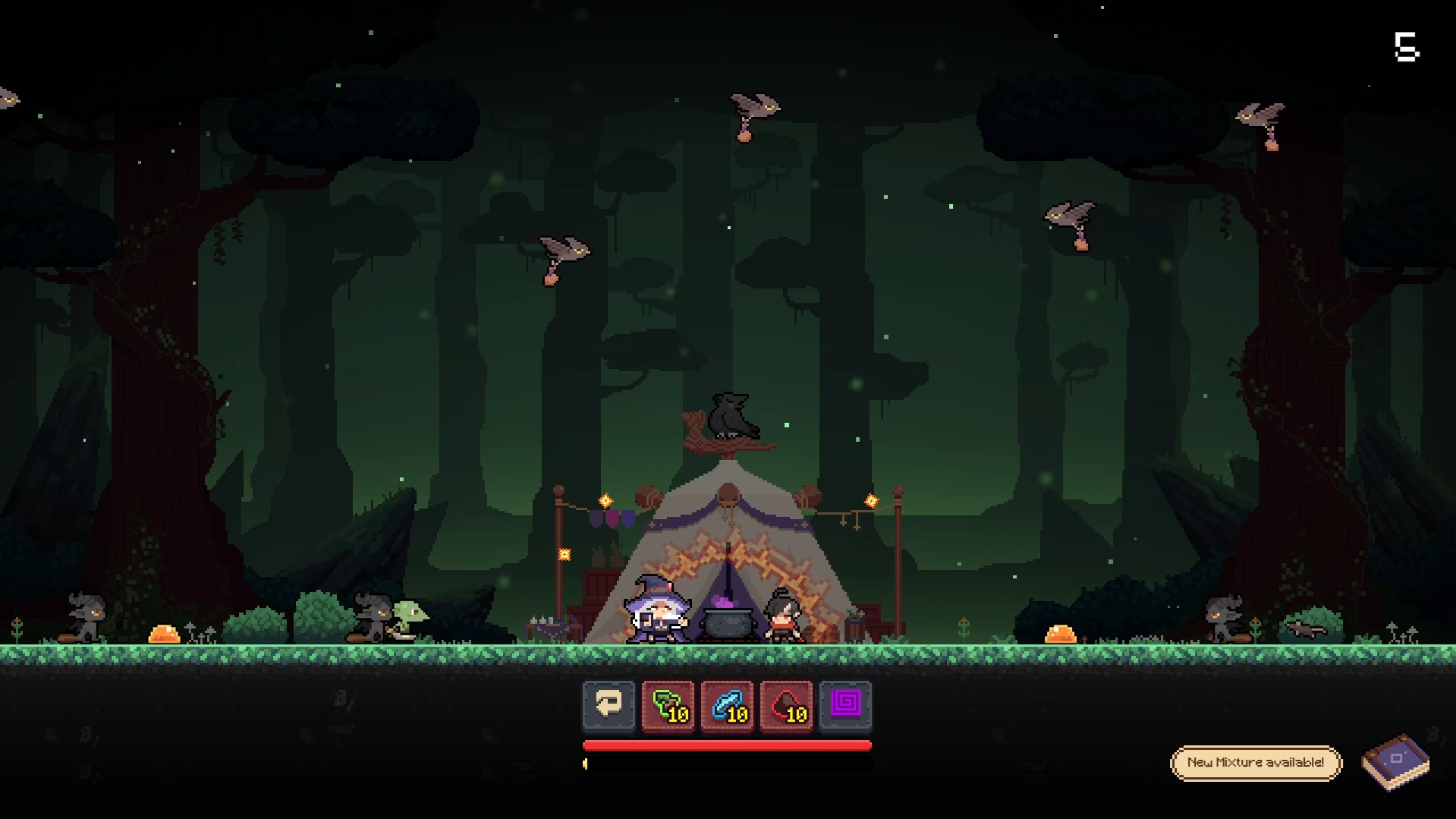Choose the blue crystal ingredient slot
1456x819 pixels.
tap(728, 705)
